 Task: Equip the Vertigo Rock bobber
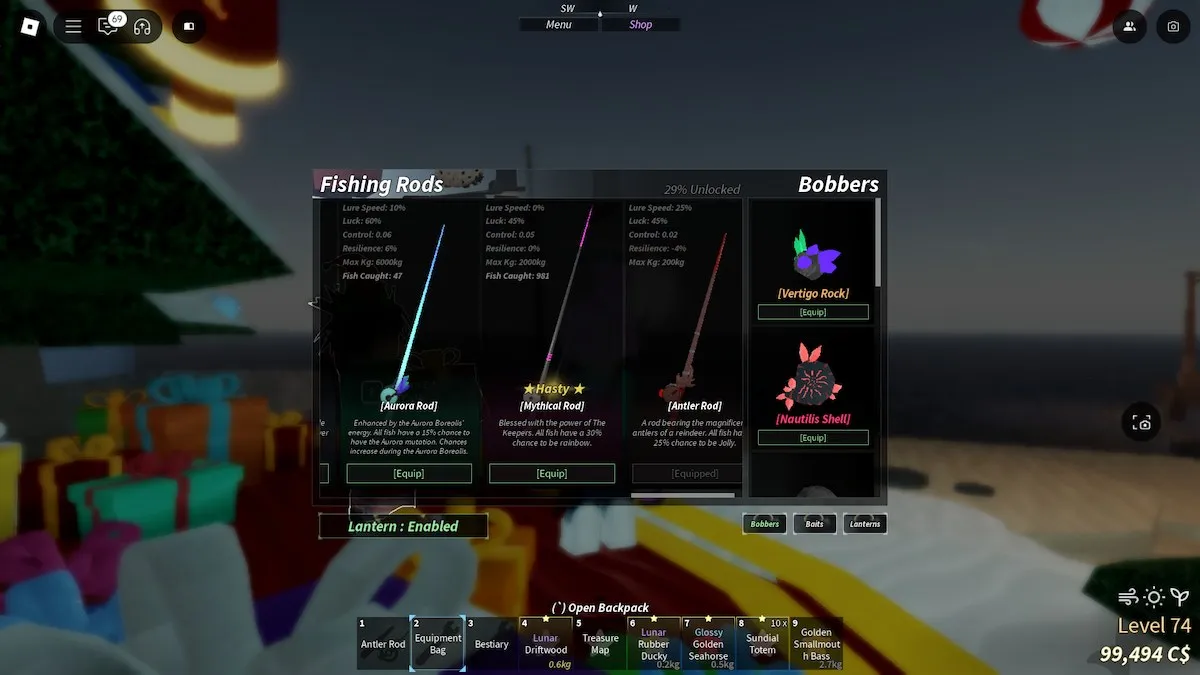[813, 312]
